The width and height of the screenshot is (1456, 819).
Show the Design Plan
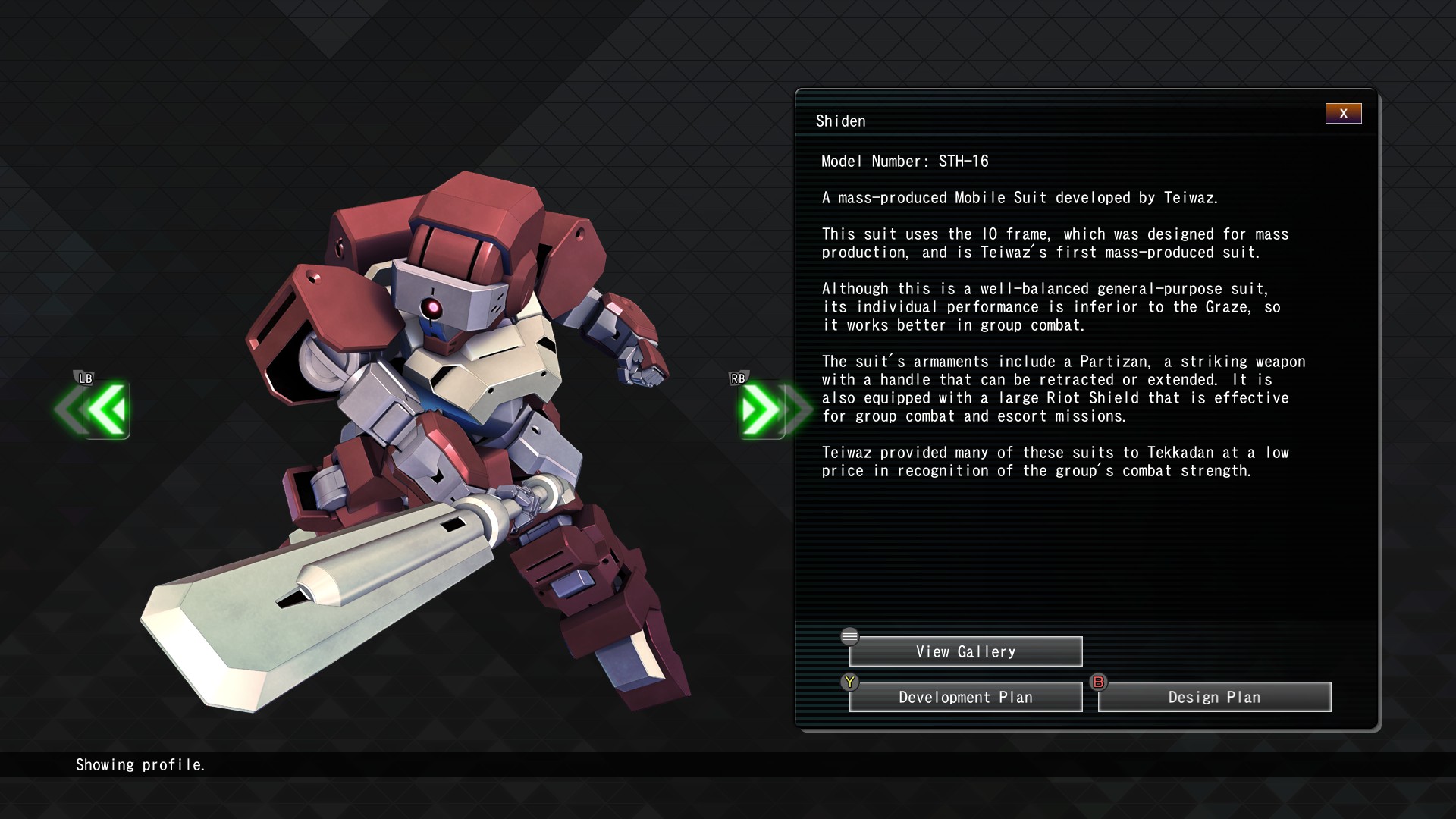click(x=1214, y=697)
